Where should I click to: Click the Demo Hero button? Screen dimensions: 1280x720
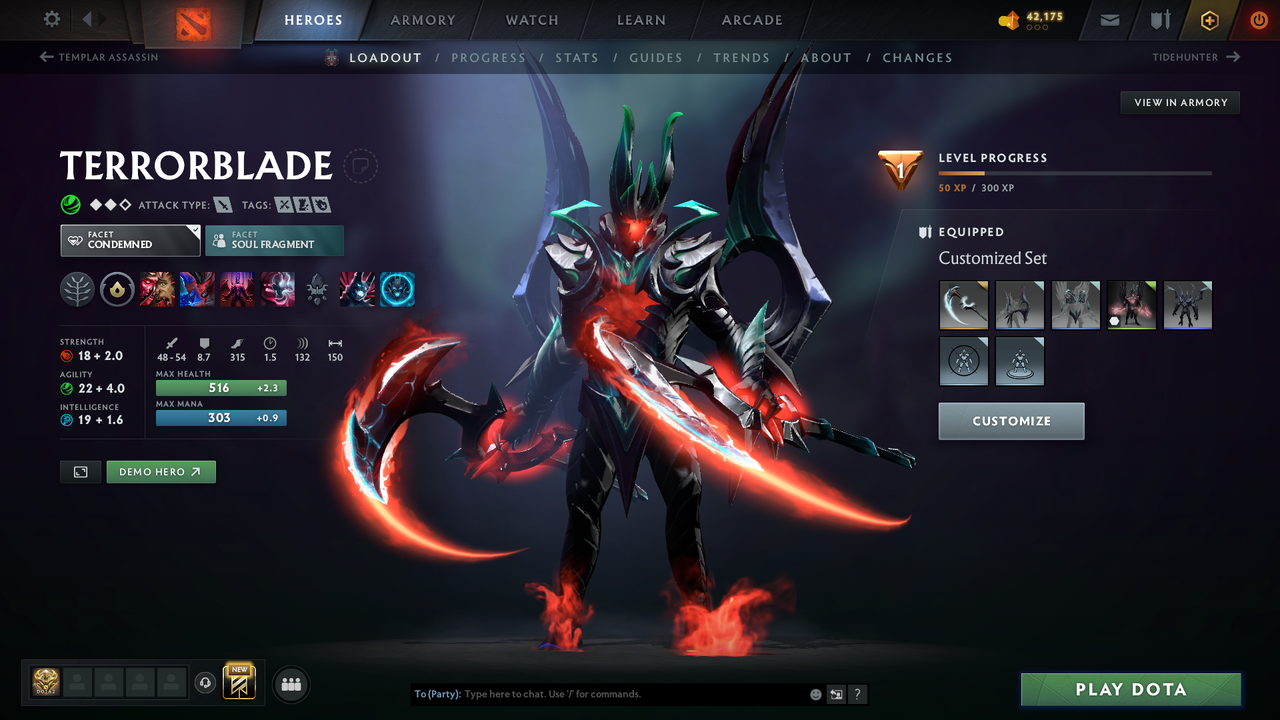point(160,471)
